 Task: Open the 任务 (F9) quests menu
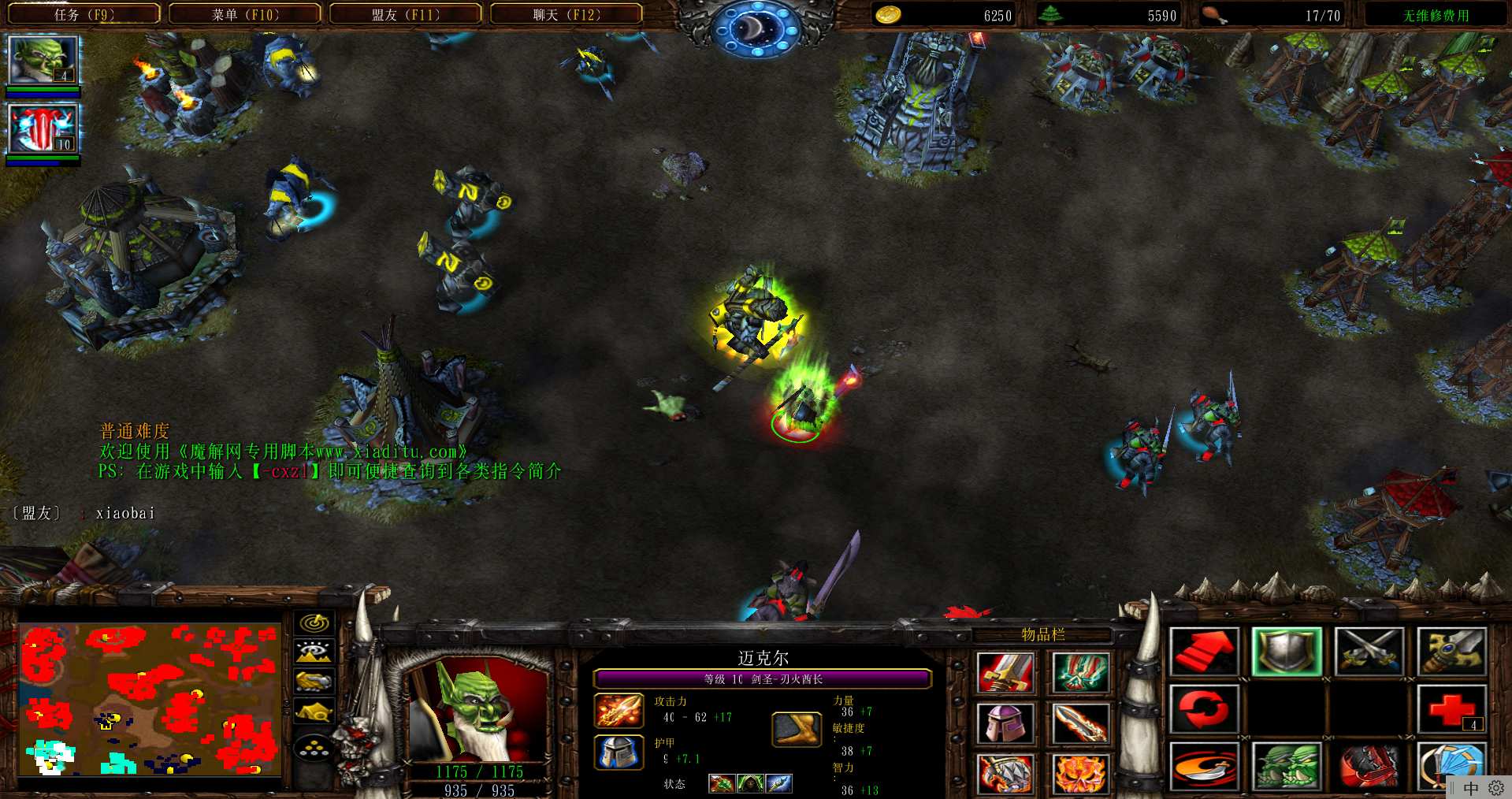(x=84, y=14)
